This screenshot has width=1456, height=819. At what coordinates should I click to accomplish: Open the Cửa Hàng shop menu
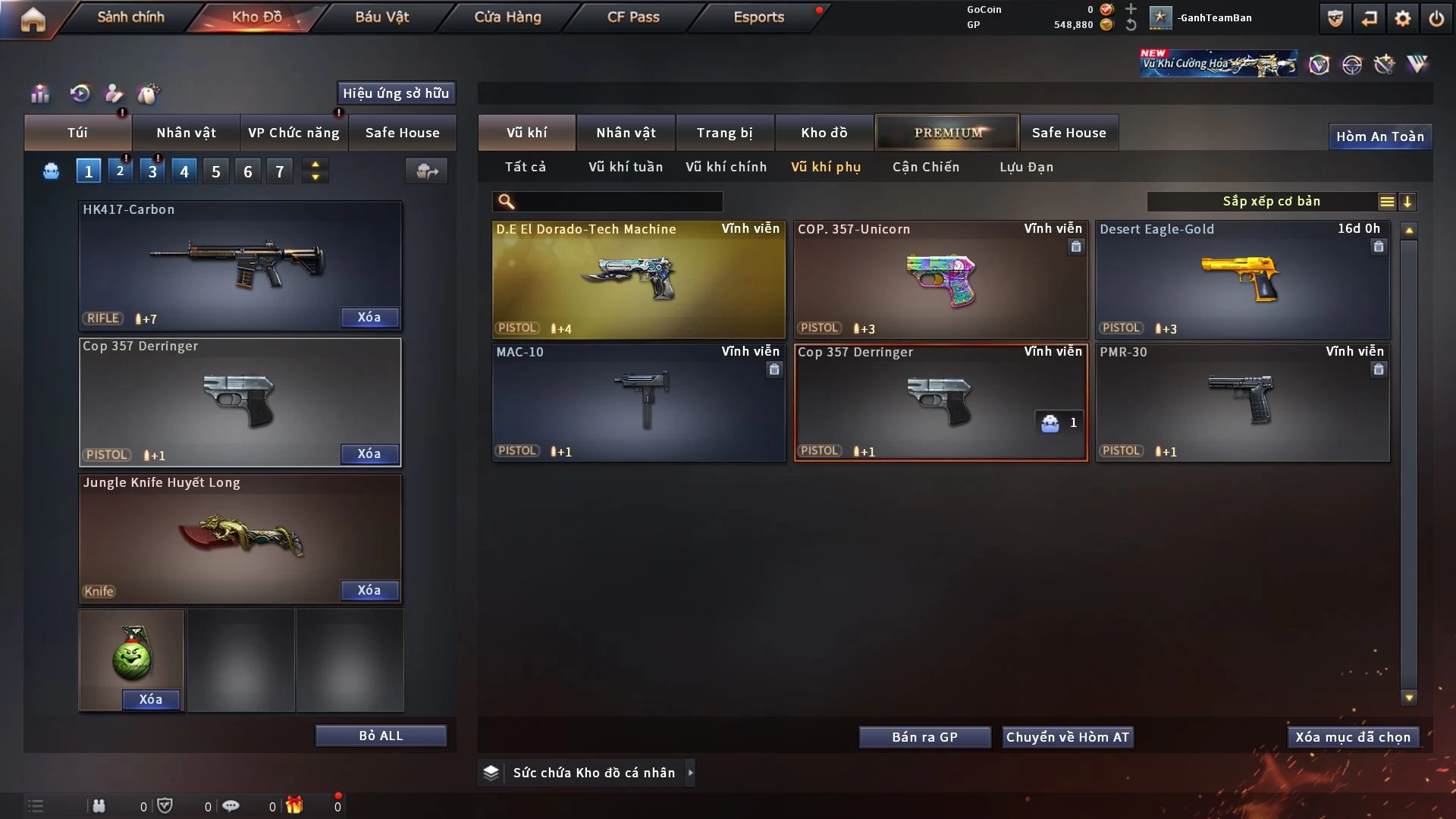pyautogui.click(x=507, y=17)
